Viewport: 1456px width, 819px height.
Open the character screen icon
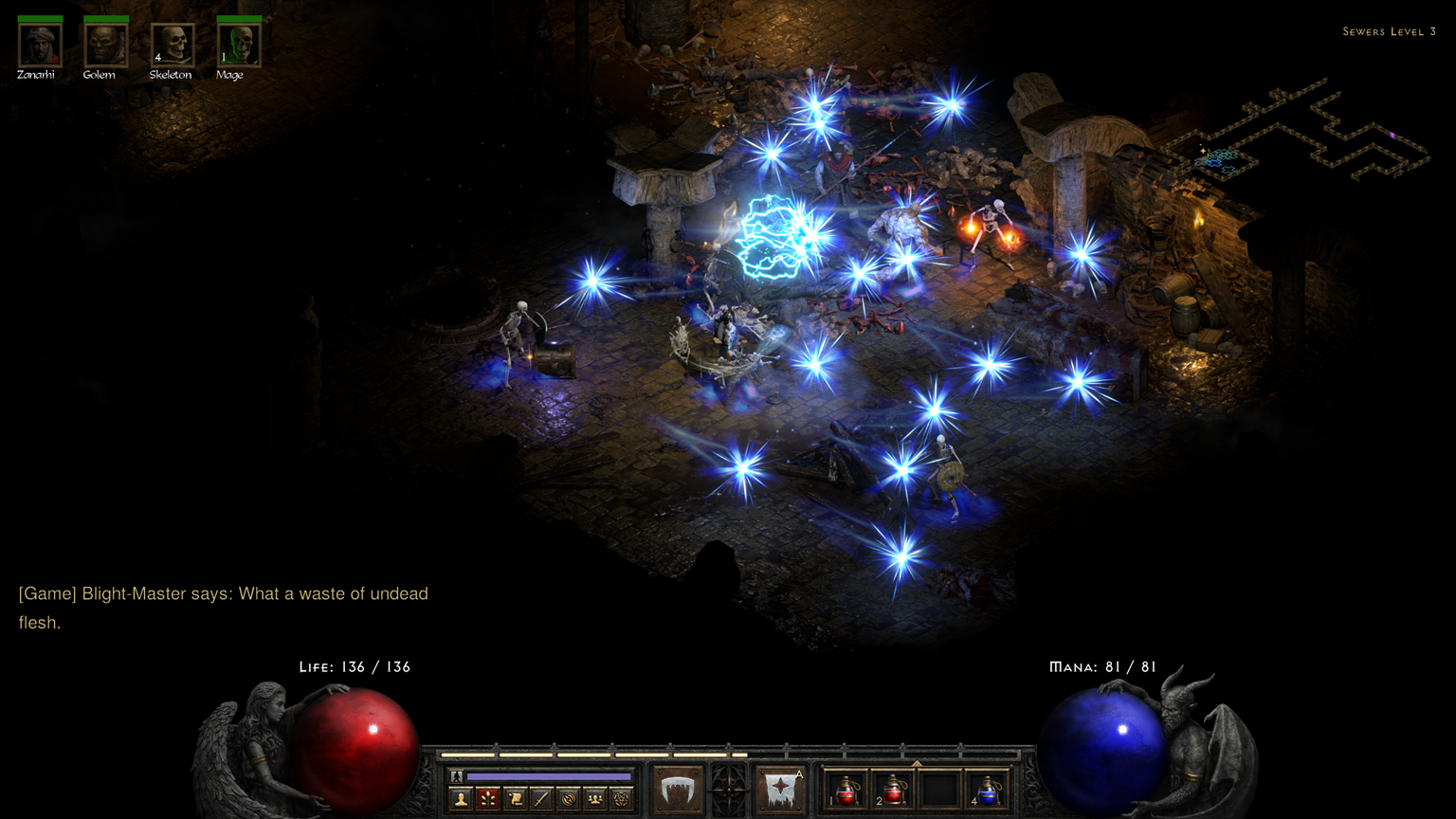(460, 798)
